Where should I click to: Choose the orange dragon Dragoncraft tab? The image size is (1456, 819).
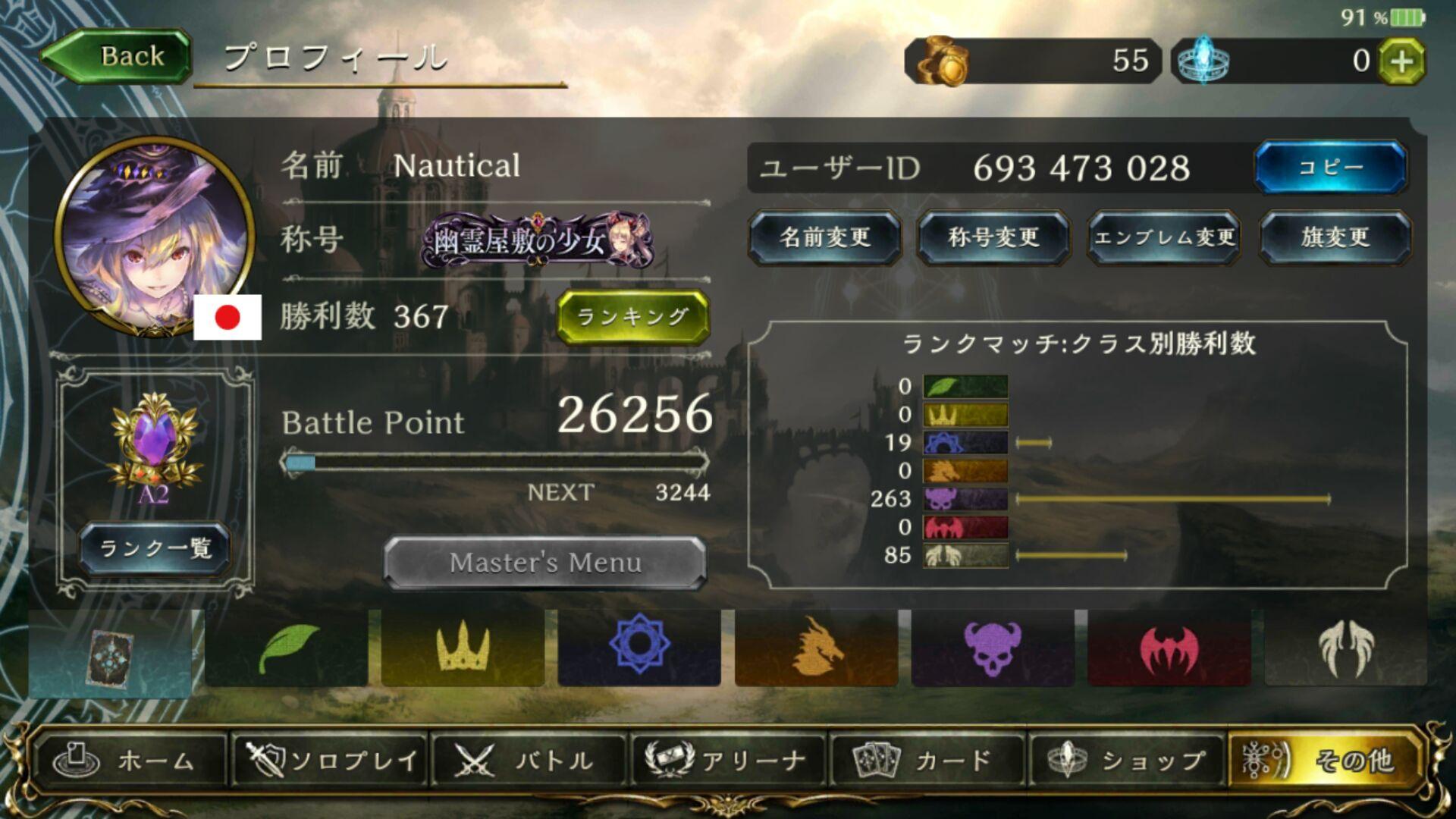click(816, 648)
